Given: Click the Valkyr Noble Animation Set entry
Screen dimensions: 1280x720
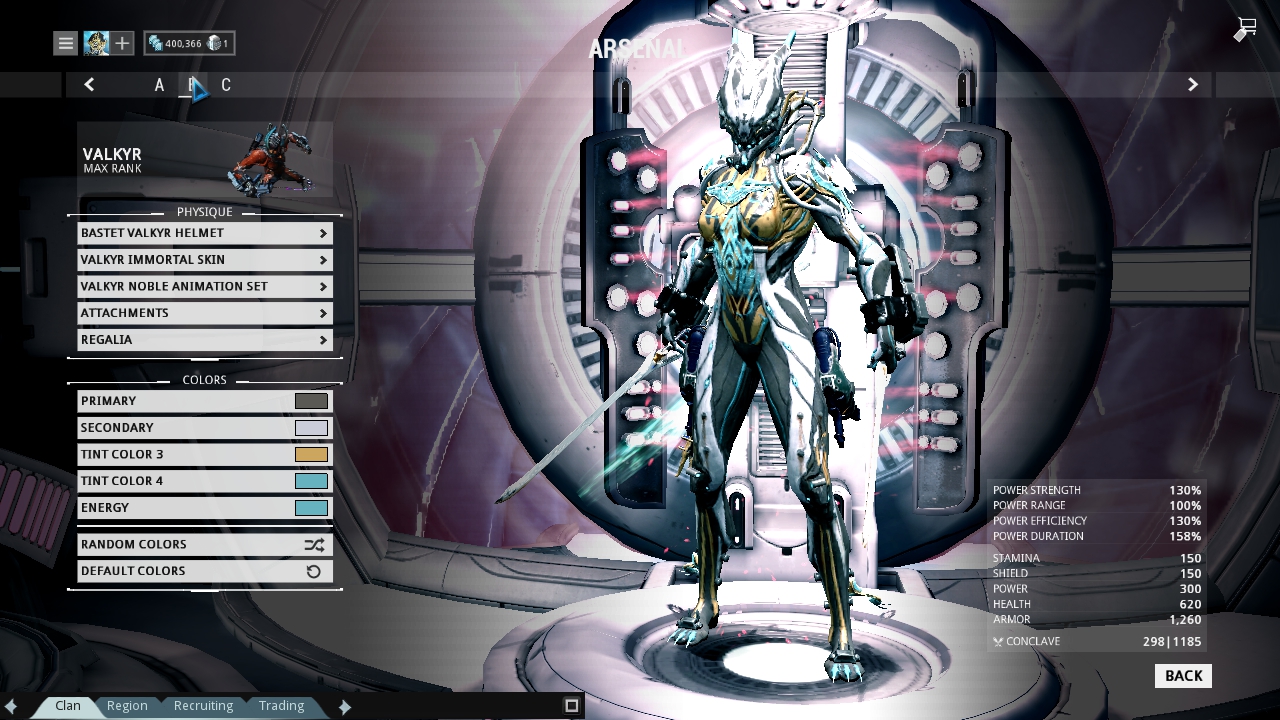Looking at the screenshot, I should 204,287.
